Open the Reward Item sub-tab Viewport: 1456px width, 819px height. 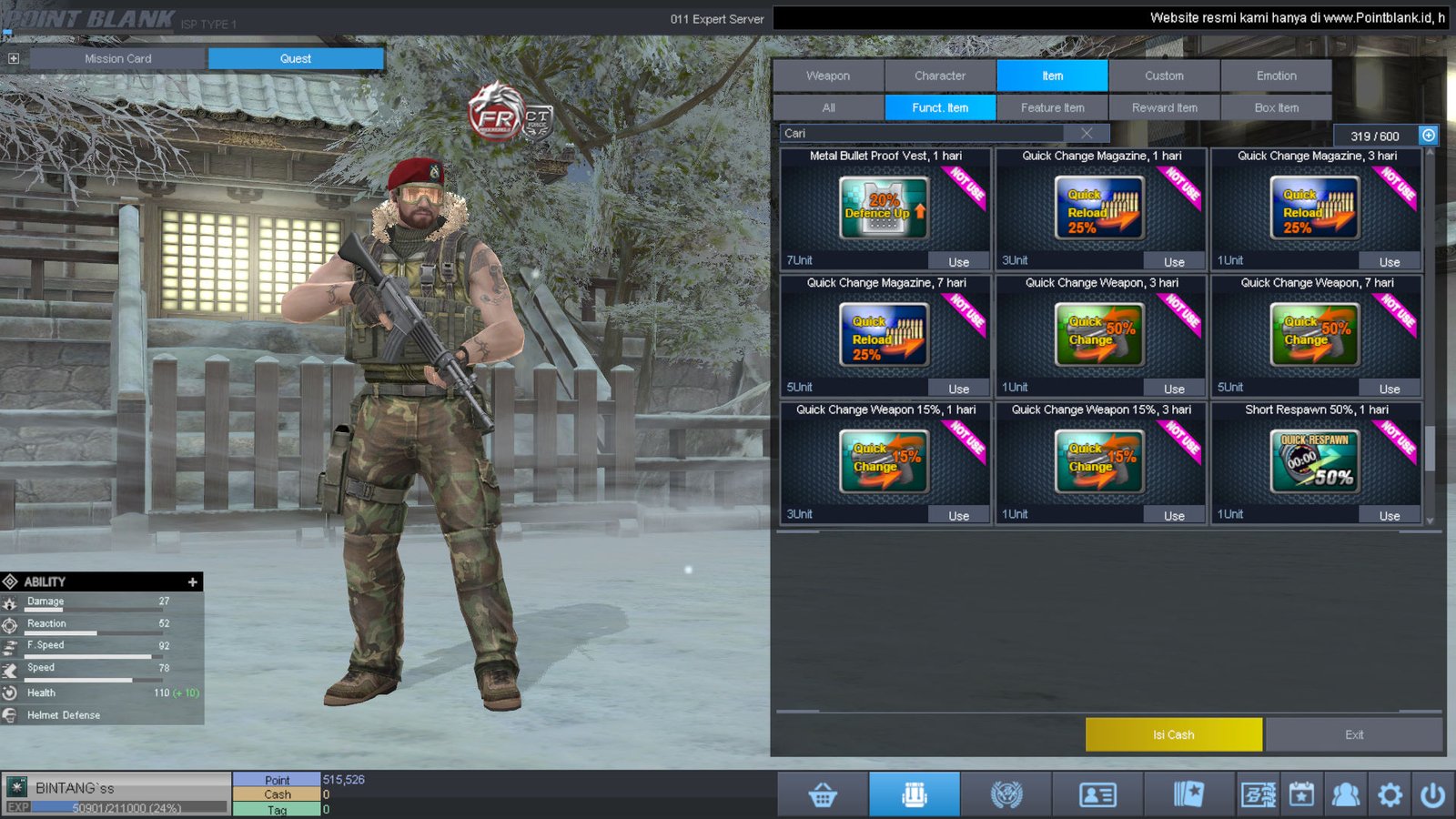1164,107
